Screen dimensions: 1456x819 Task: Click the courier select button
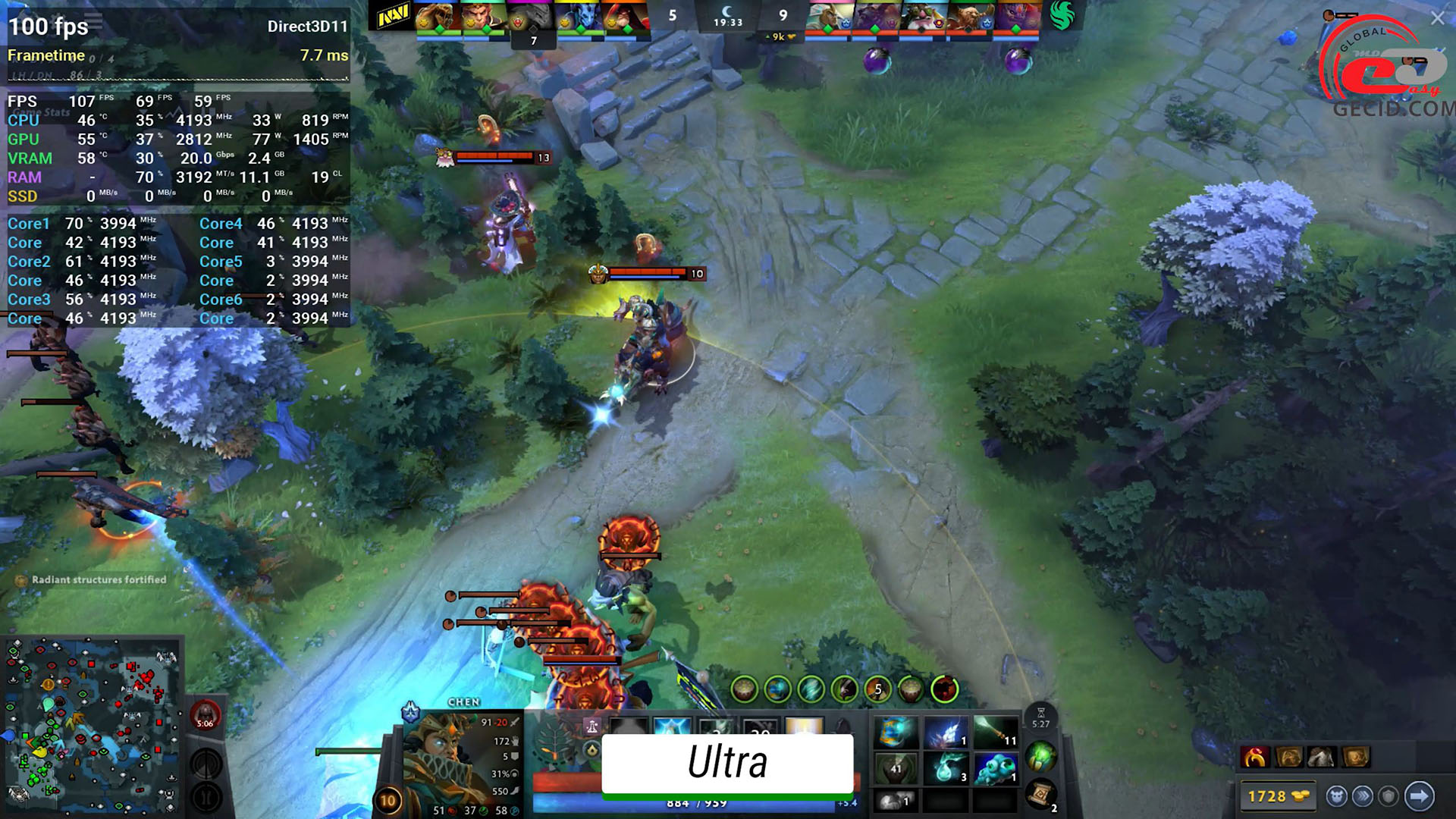tap(1336, 796)
